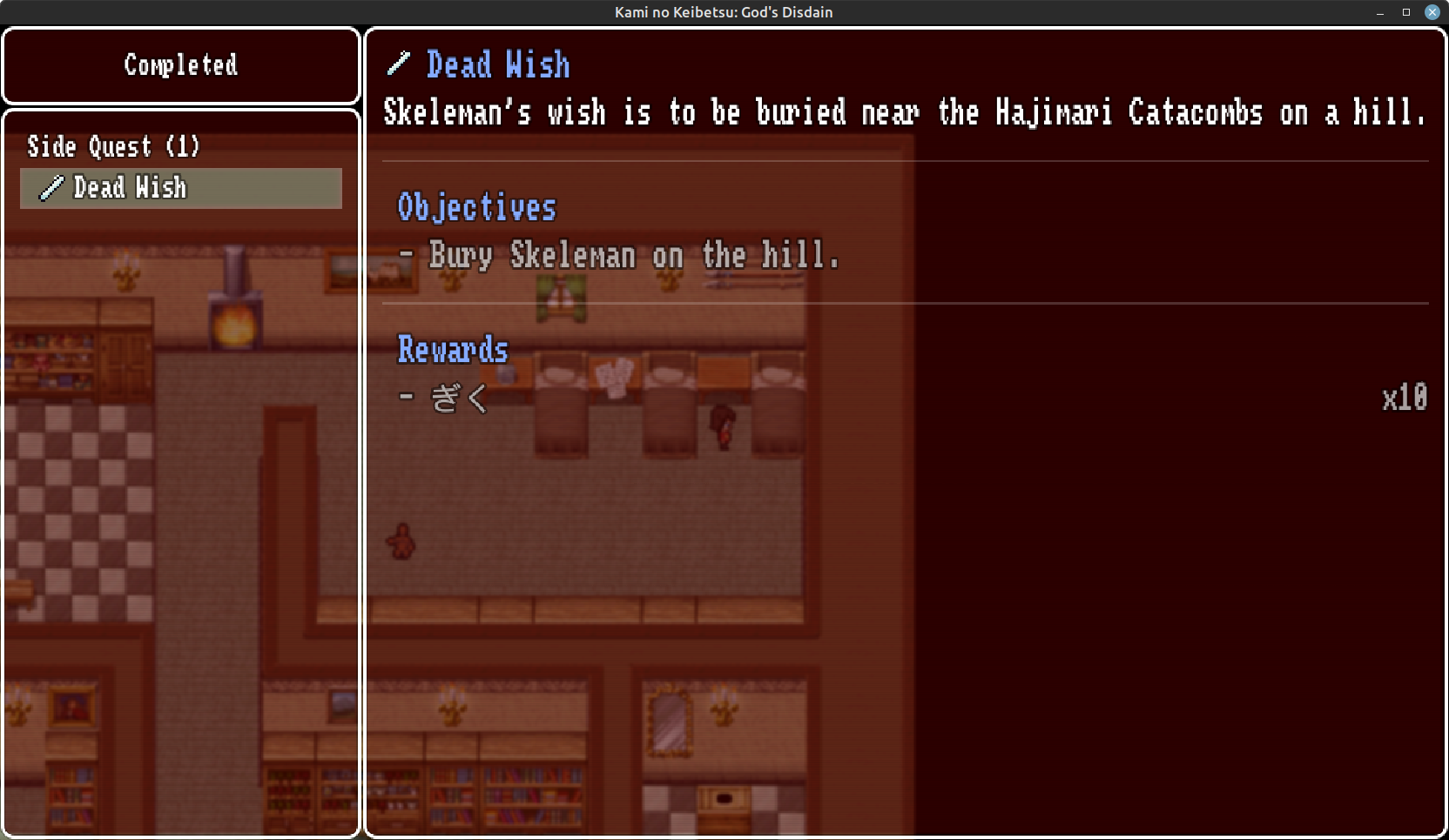Select the Dead Wish quest entry
Viewport: 1449px width, 840px height.
181,188
